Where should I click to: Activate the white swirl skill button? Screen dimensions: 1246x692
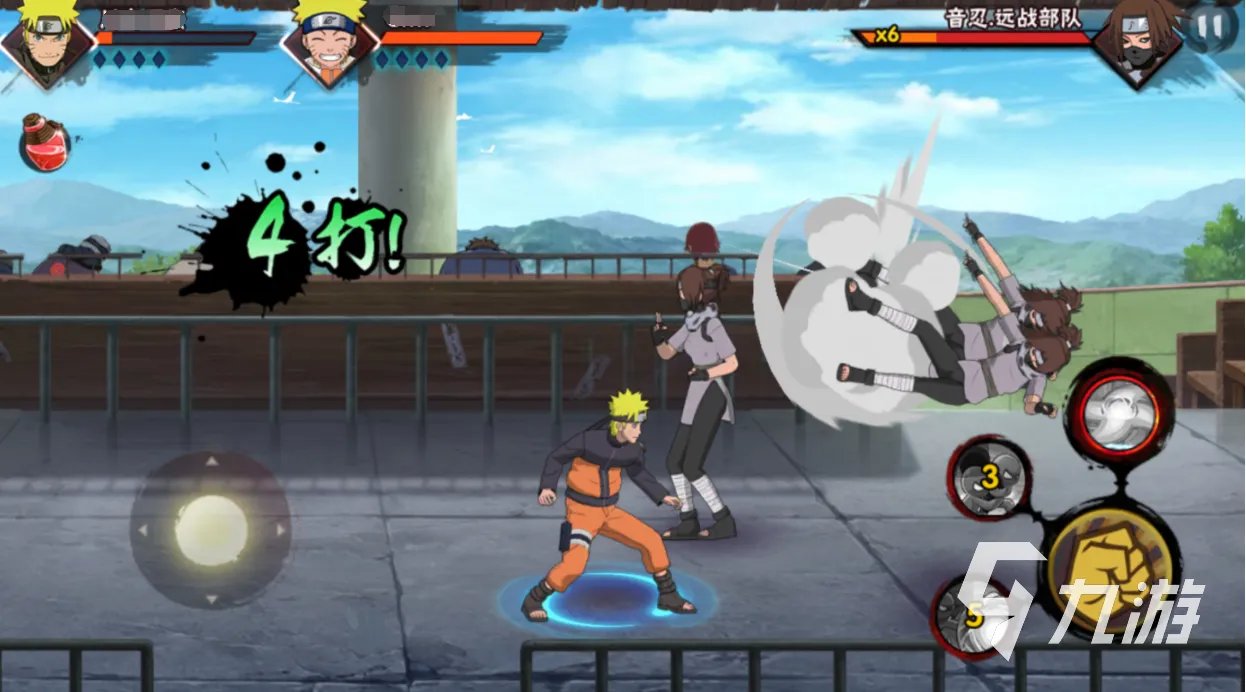click(1118, 412)
